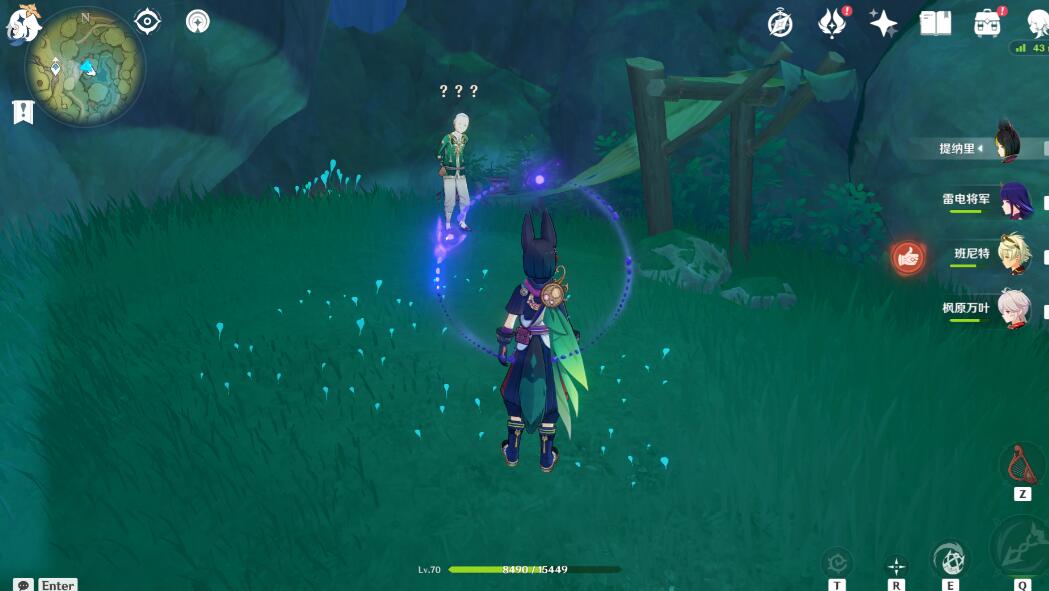Use the lyre gadget icon
Image resolution: width=1049 pixels, height=591 pixels.
(x=1022, y=466)
